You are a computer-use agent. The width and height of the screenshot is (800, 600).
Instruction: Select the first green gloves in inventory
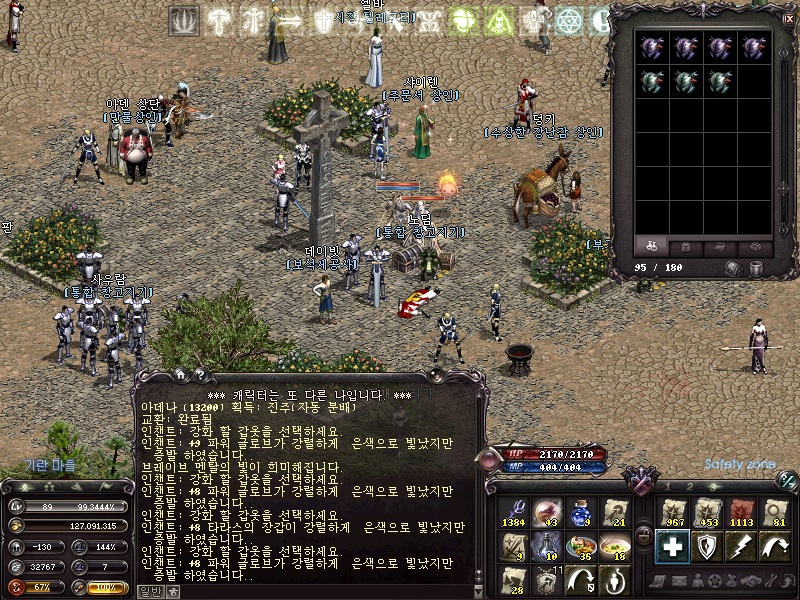(x=651, y=82)
